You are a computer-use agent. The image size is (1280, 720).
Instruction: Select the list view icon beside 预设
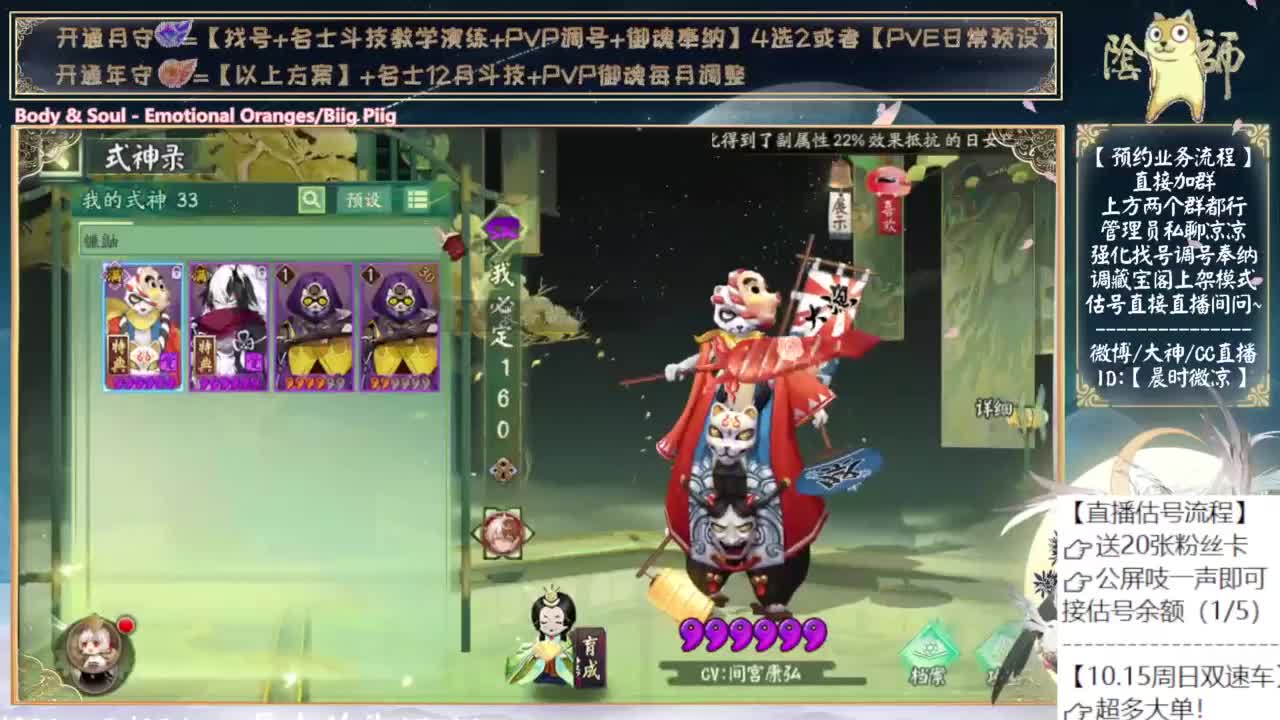click(x=418, y=200)
